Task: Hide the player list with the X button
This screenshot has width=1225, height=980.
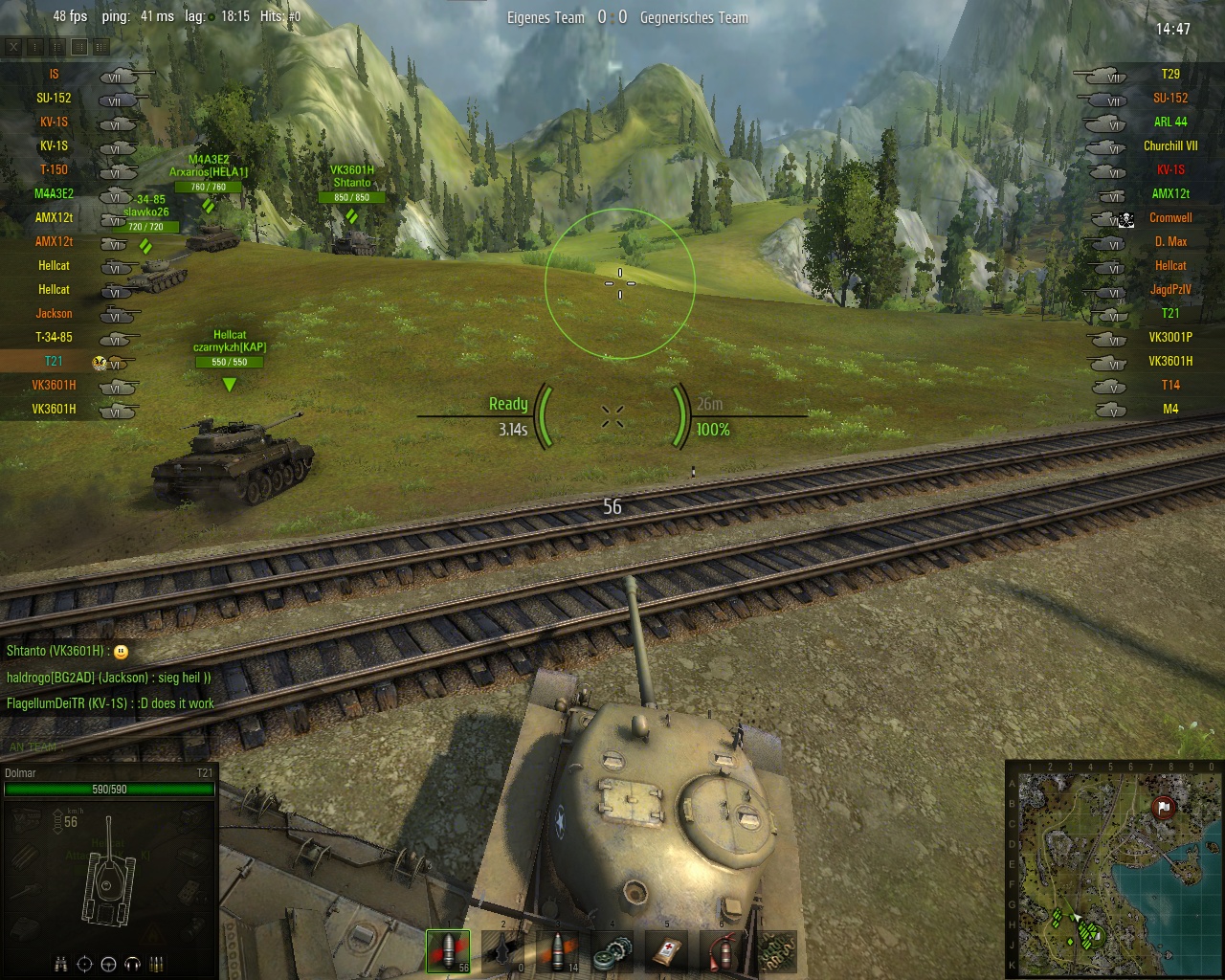Action: tap(13, 46)
